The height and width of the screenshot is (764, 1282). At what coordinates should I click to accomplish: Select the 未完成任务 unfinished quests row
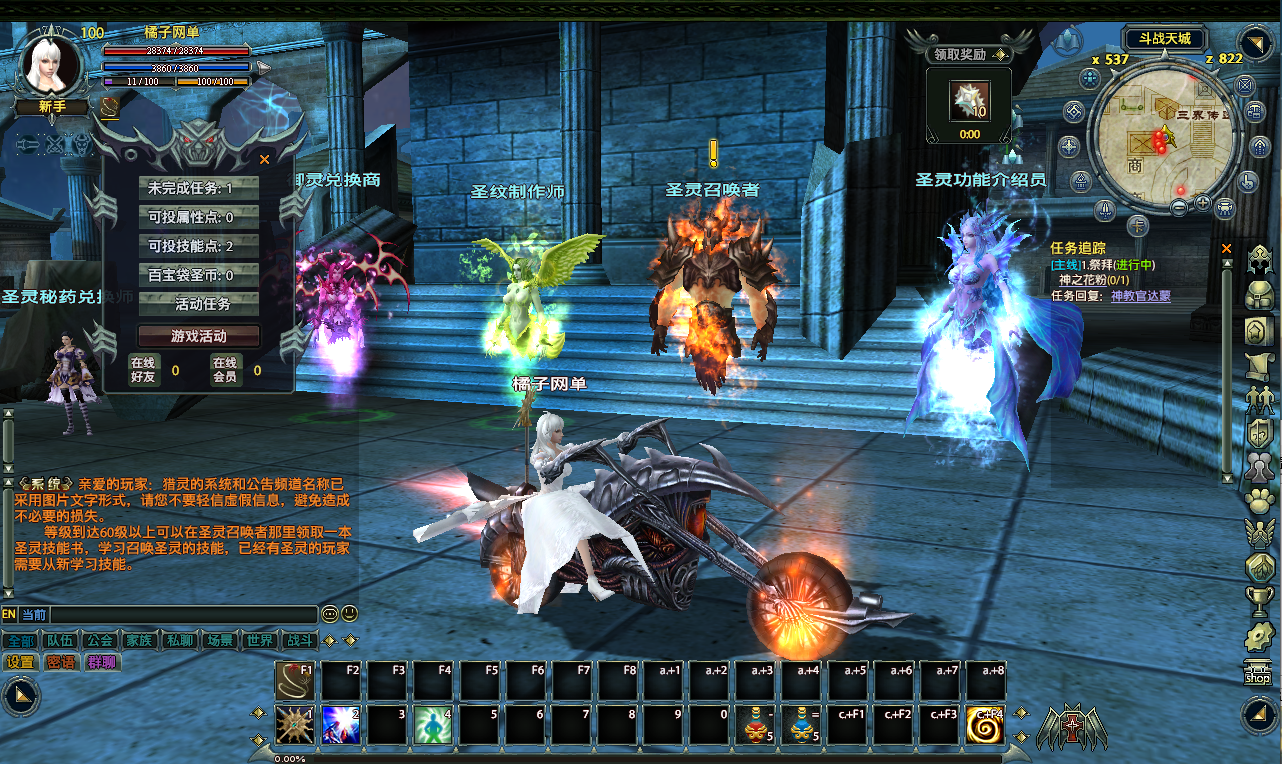(199, 188)
